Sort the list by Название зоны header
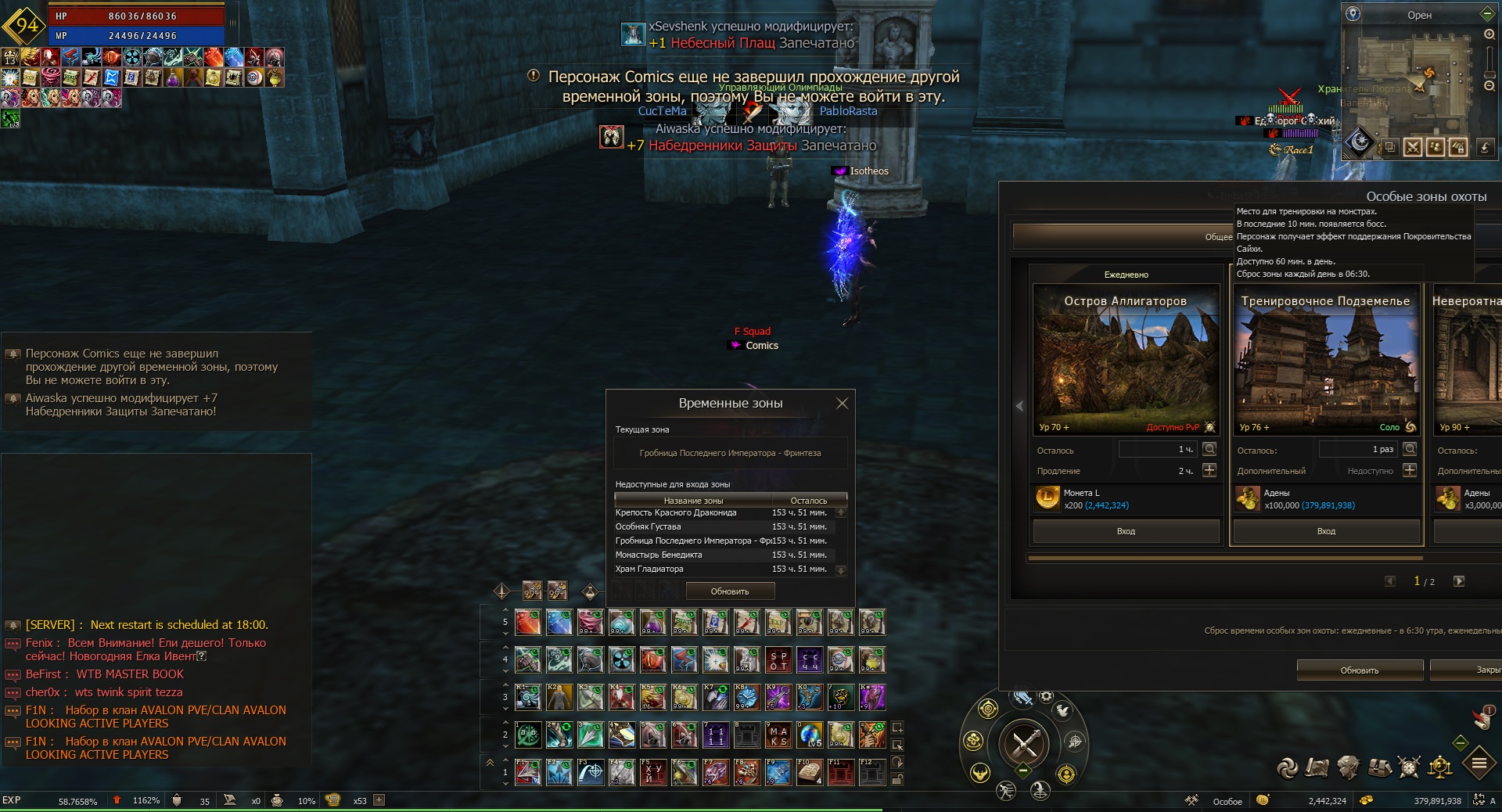The width and height of the screenshot is (1502, 812). [693, 501]
